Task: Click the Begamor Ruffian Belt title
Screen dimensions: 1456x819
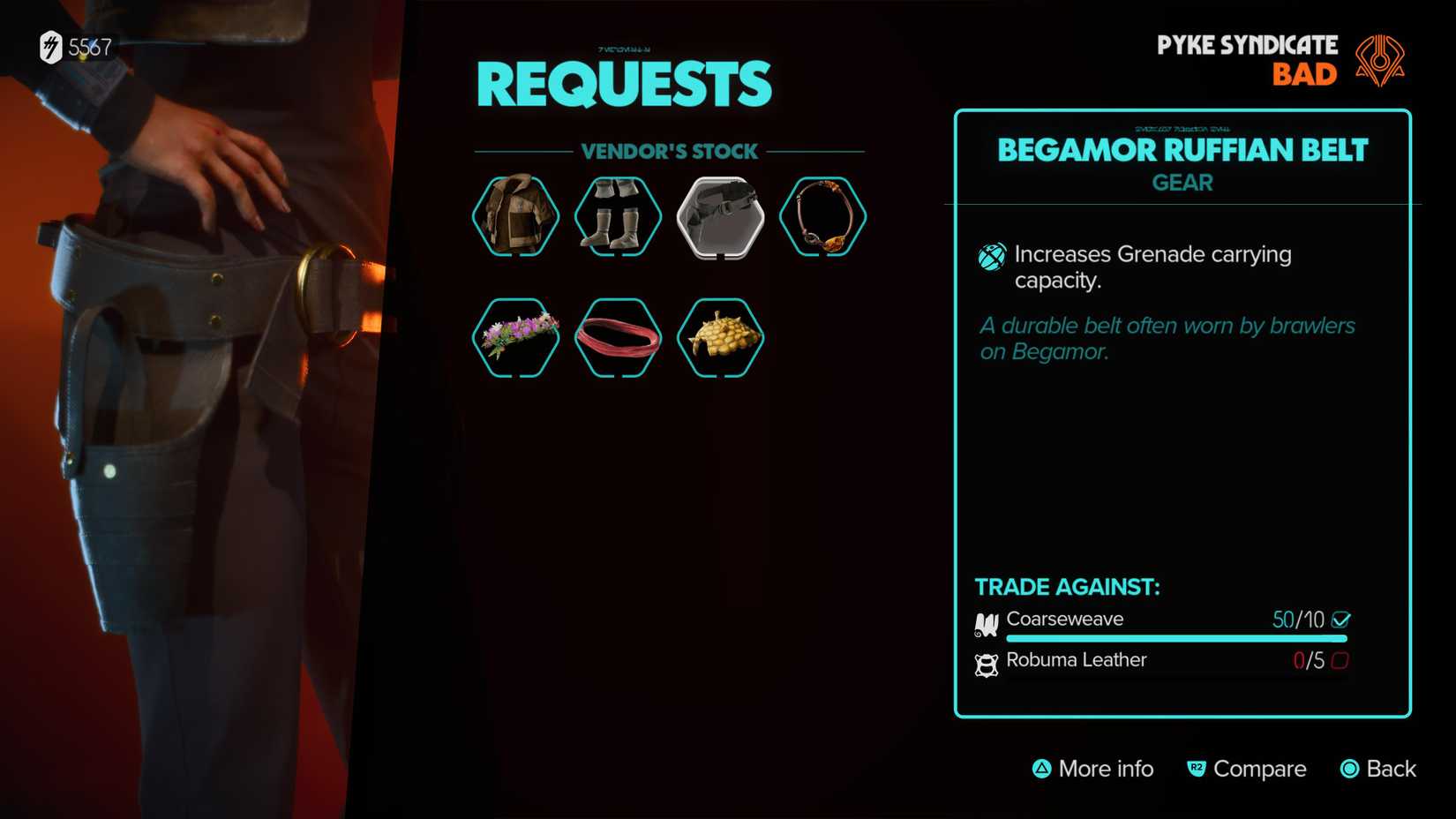Action: coord(1182,150)
